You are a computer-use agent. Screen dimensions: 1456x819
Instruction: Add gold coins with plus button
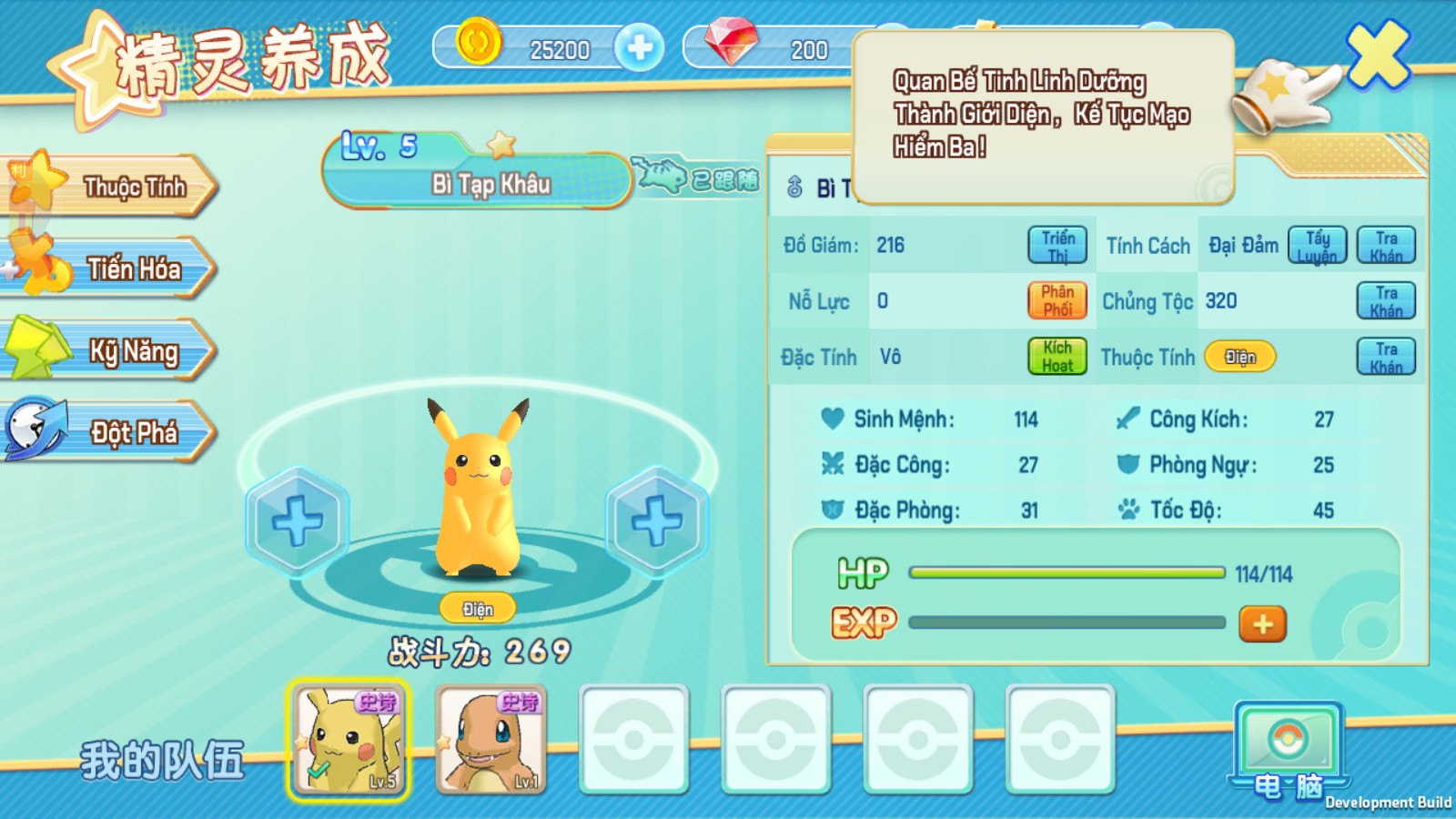click(x=639, y=47)
